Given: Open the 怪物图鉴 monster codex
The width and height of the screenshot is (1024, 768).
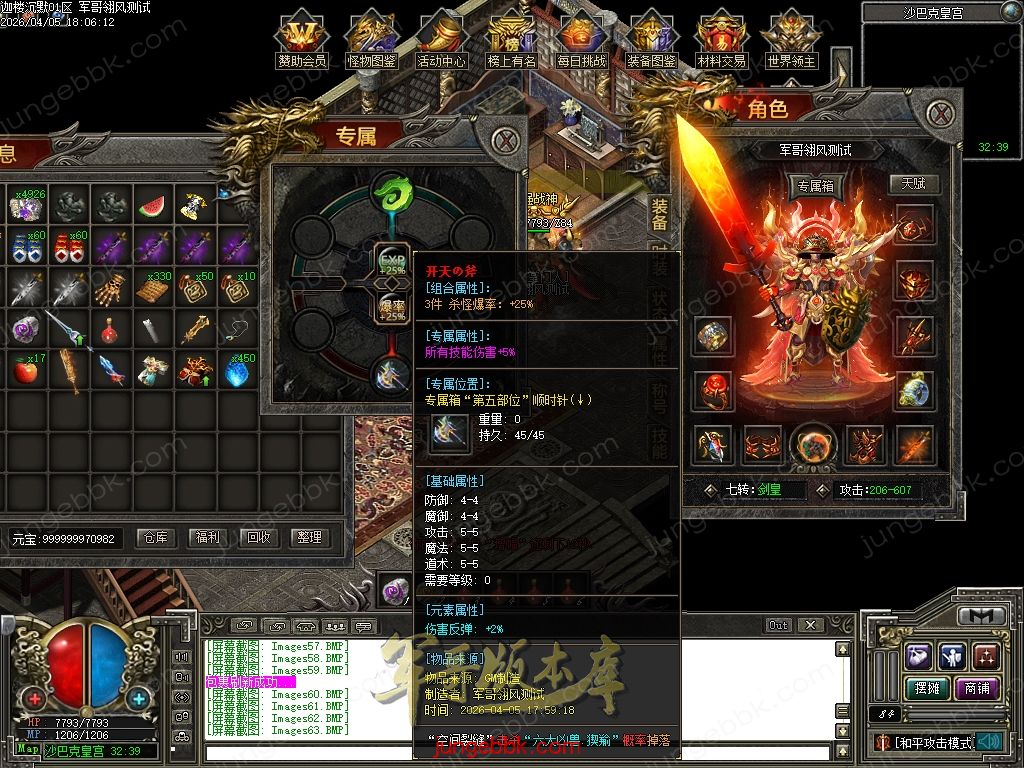Looking at the screenshot, I should (371, 40).
